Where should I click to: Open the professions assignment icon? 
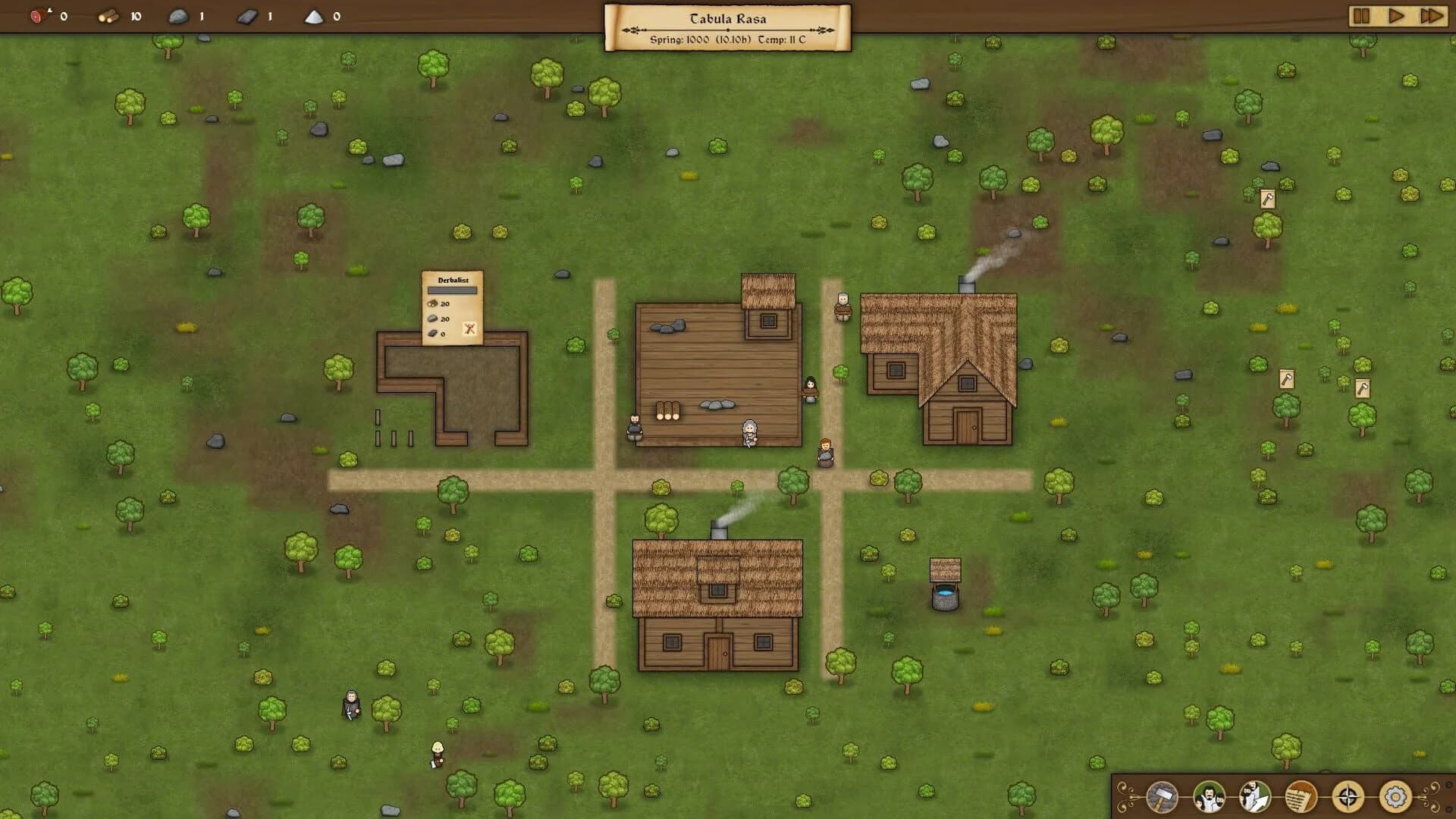[1254, 798]
